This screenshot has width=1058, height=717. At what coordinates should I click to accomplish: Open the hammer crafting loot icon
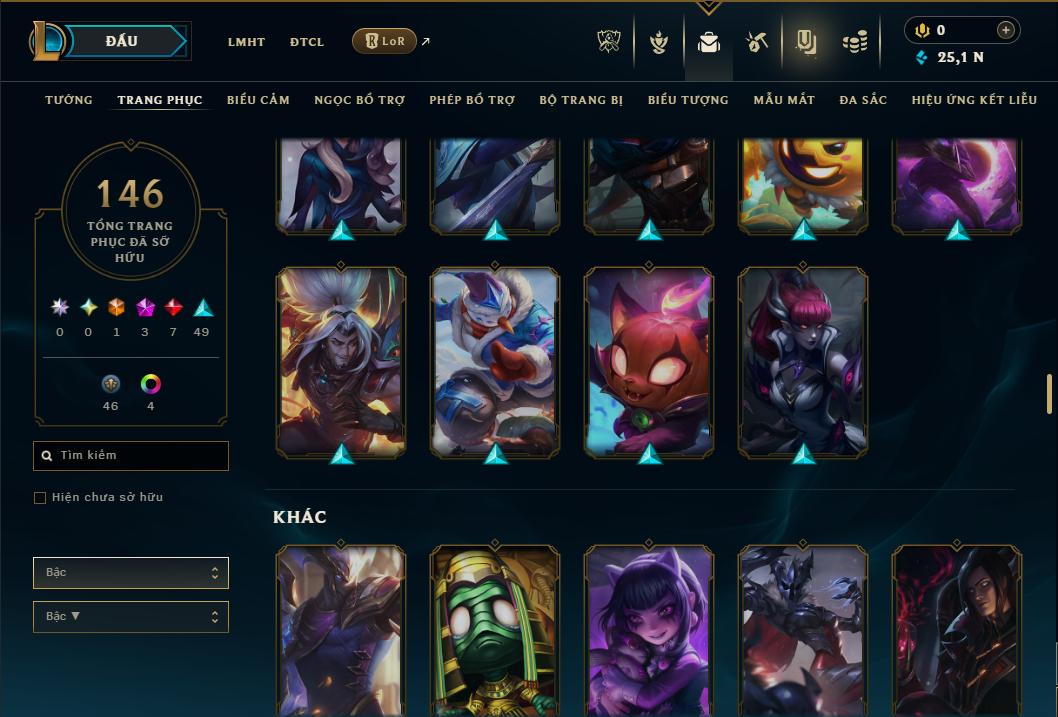pyautogui.click(x=756, y=42)
